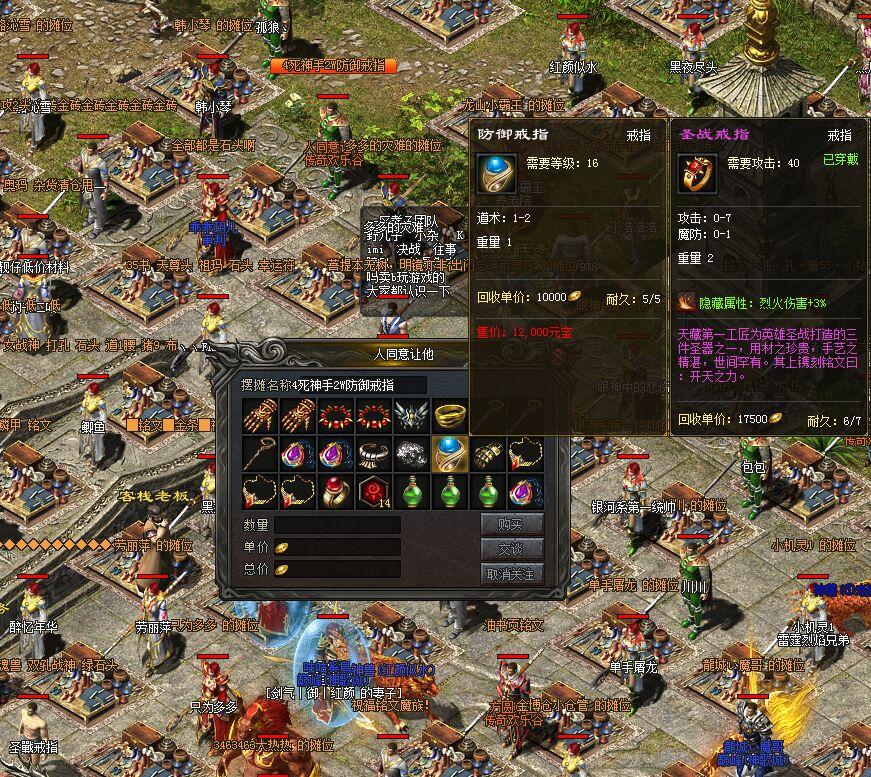Select the silver banded bracelet item
871x777 pixels.
coord(372,453)
